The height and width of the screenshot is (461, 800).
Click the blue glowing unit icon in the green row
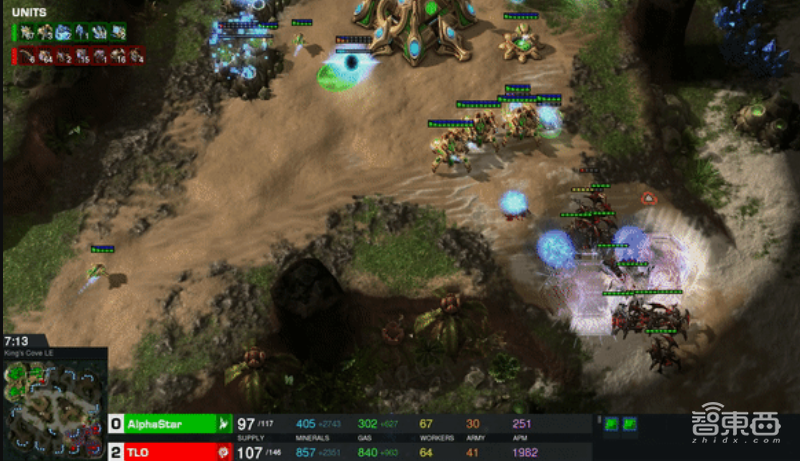(x=63, y=32)
